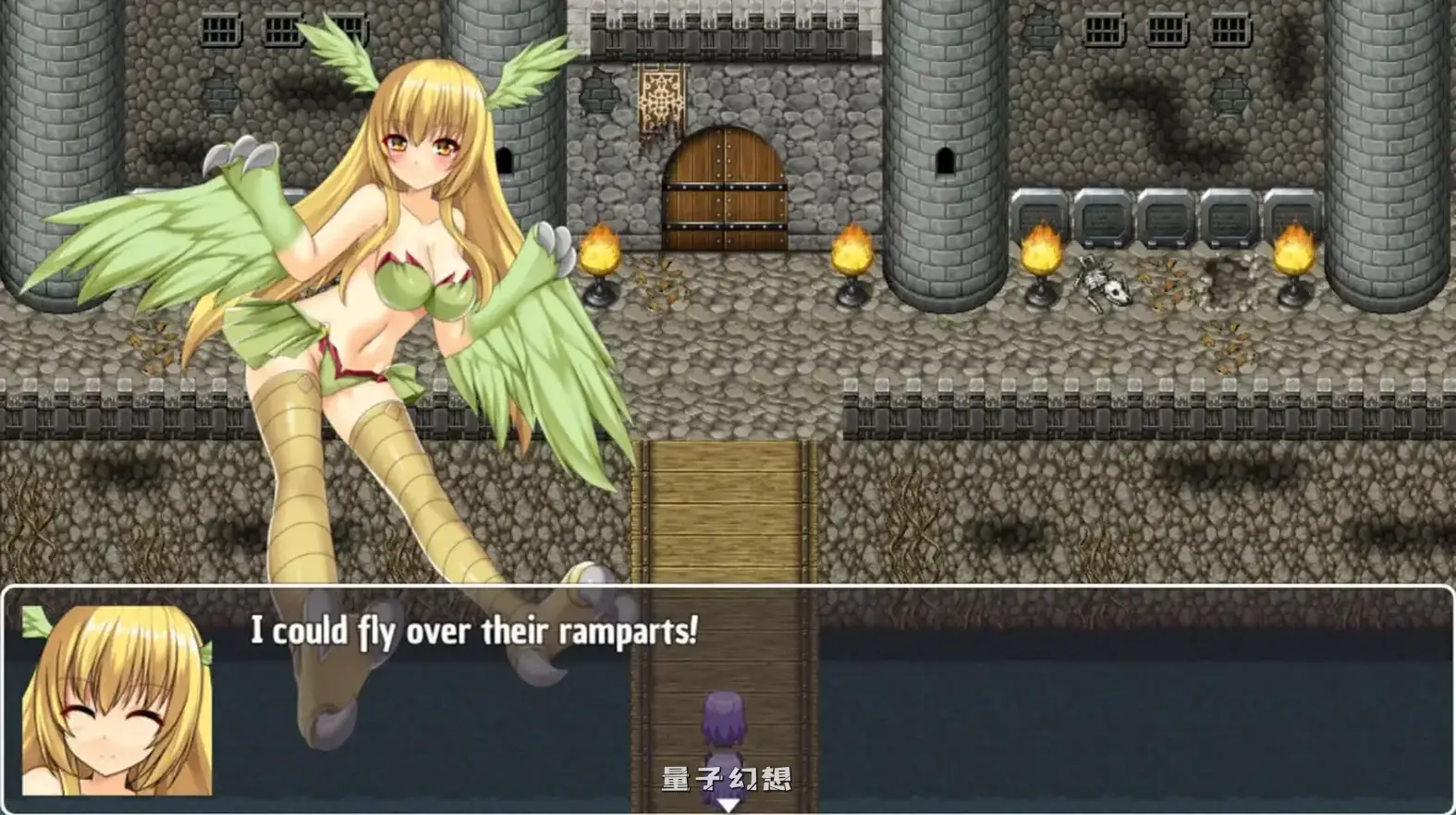Click the torch beside the stone pillar
The image size is (1456, 815).
[1039, 249]
